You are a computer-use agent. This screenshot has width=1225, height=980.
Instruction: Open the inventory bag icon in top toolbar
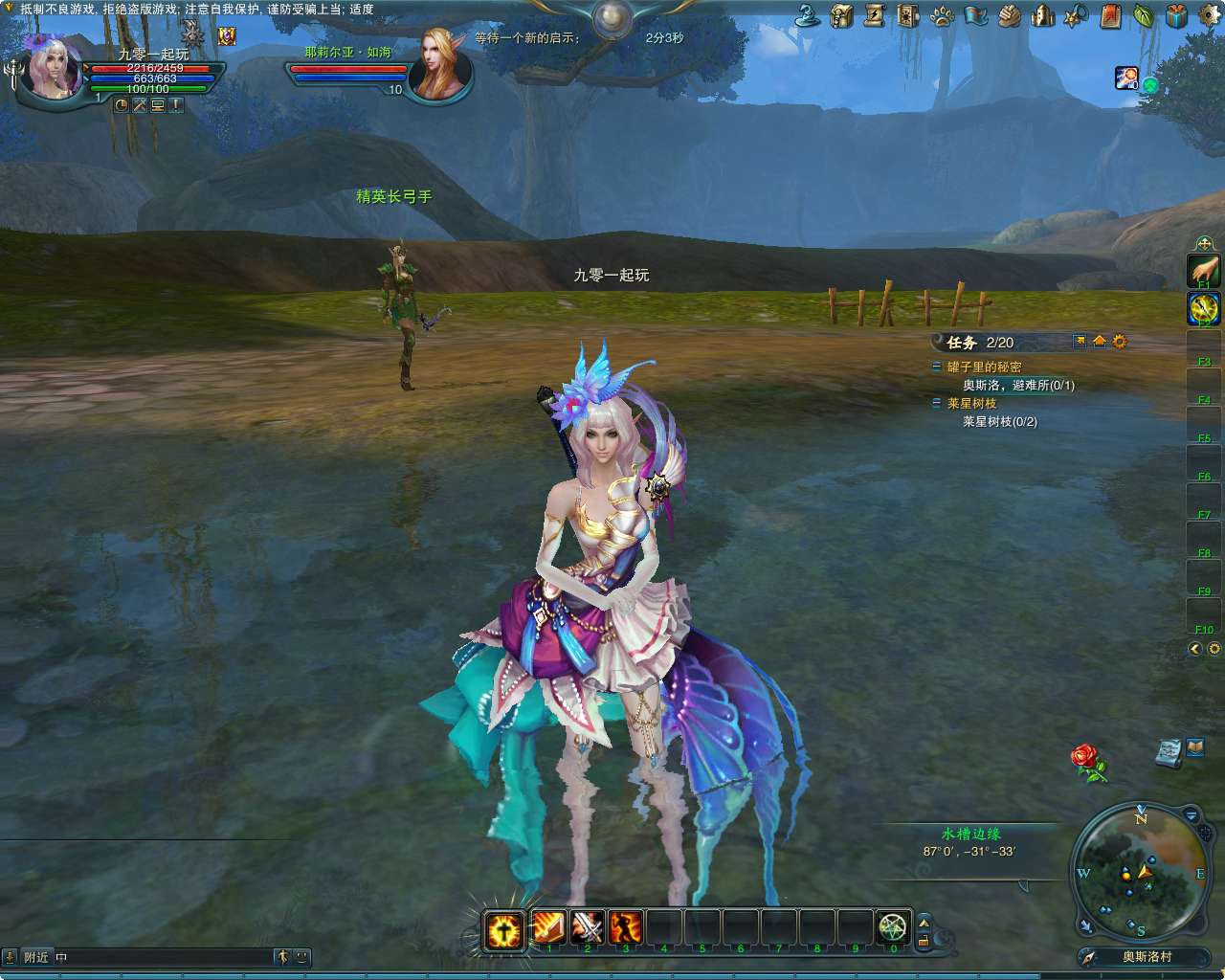pyautogui.click(x=841, y=14)
